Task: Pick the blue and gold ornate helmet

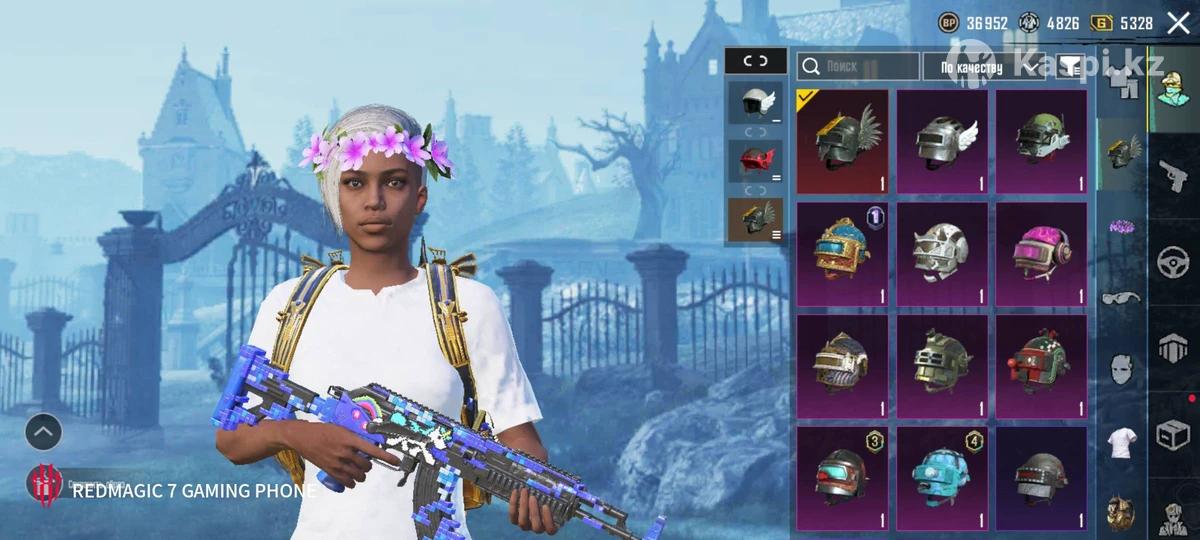Action: pyautogui.click(x=842, y=254)
